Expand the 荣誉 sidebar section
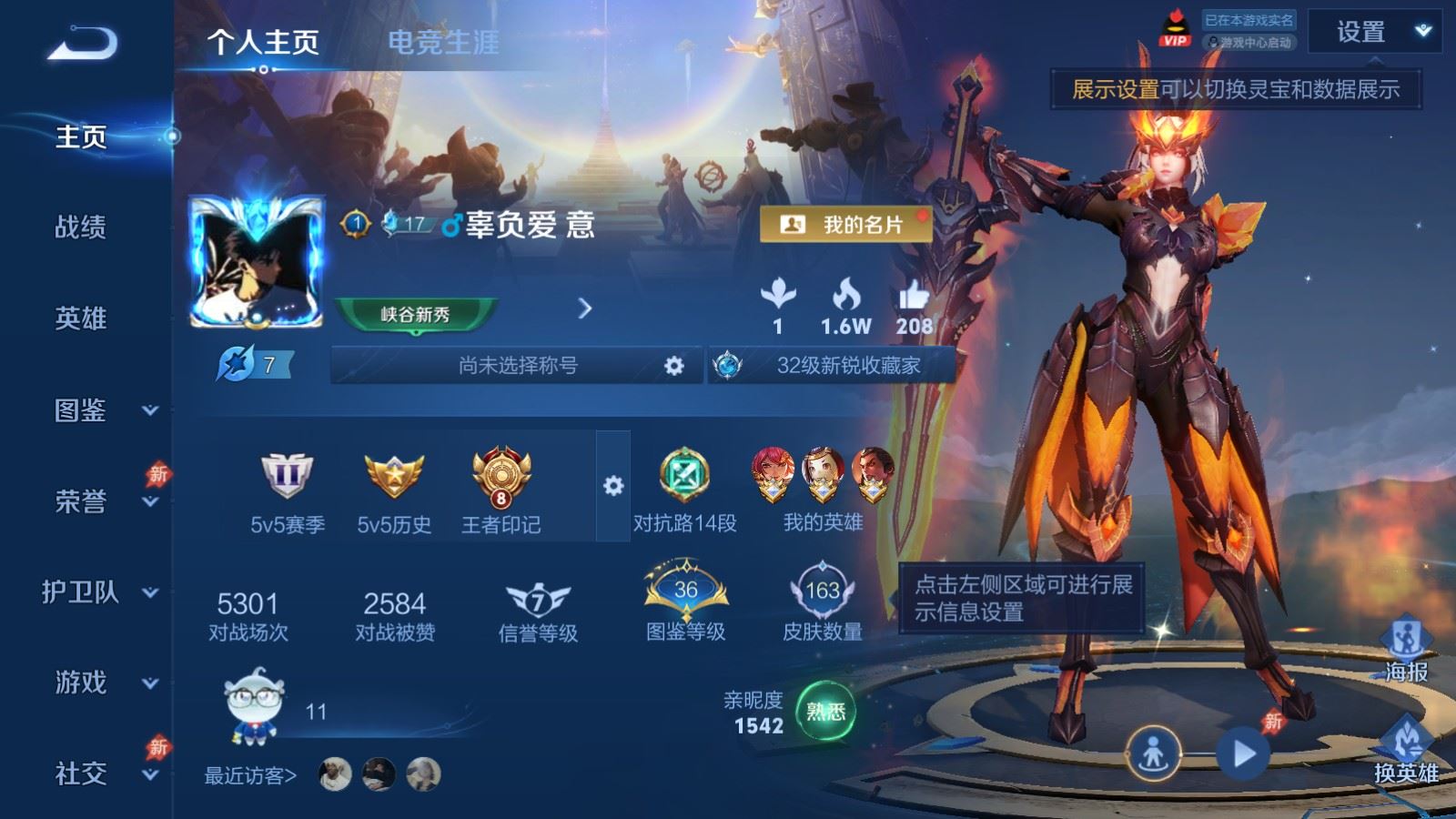This screenshot has width=1456, height=819. [x=100, y=501]
